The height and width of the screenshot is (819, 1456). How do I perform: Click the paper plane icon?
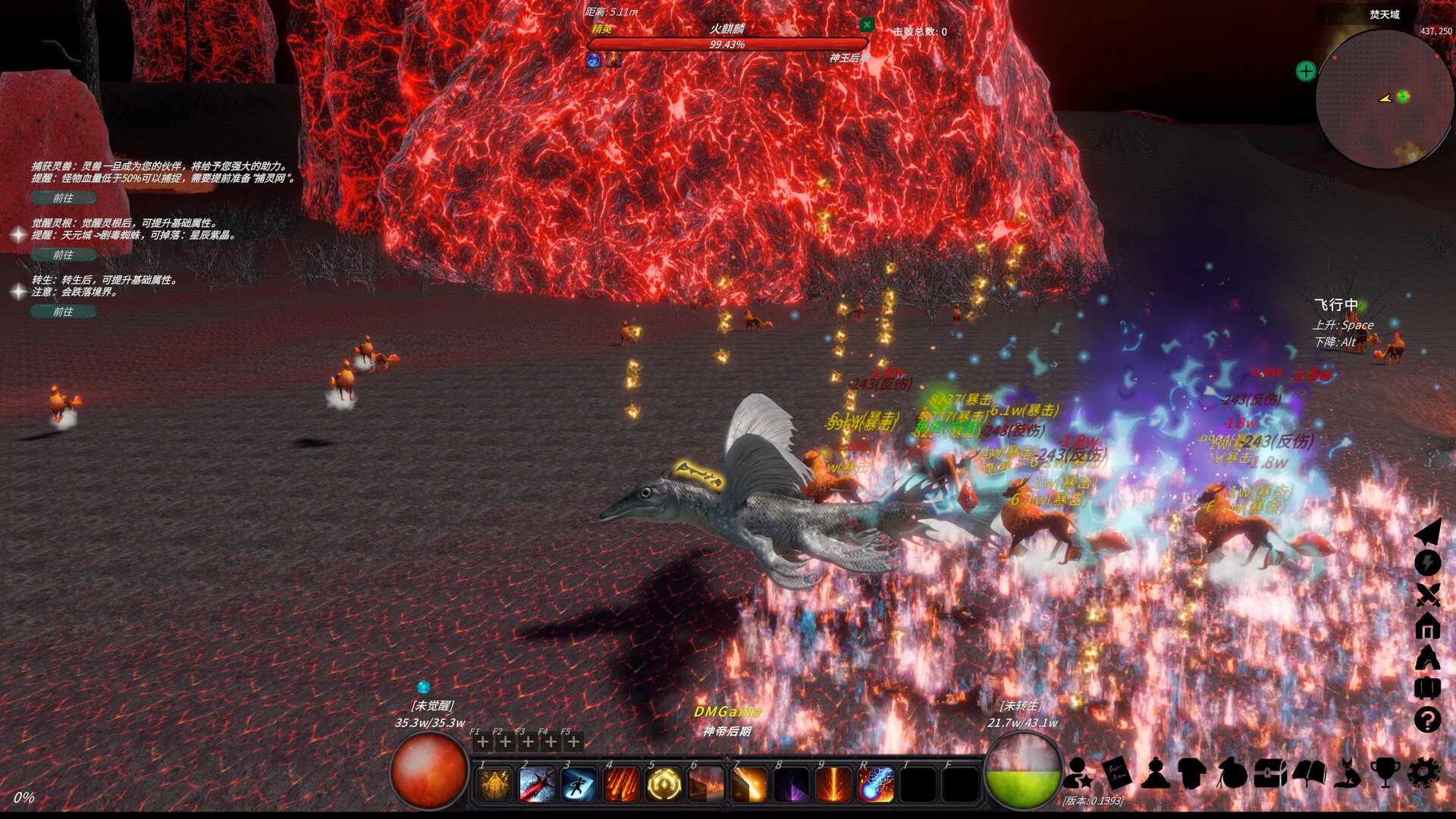(1427, 532)
